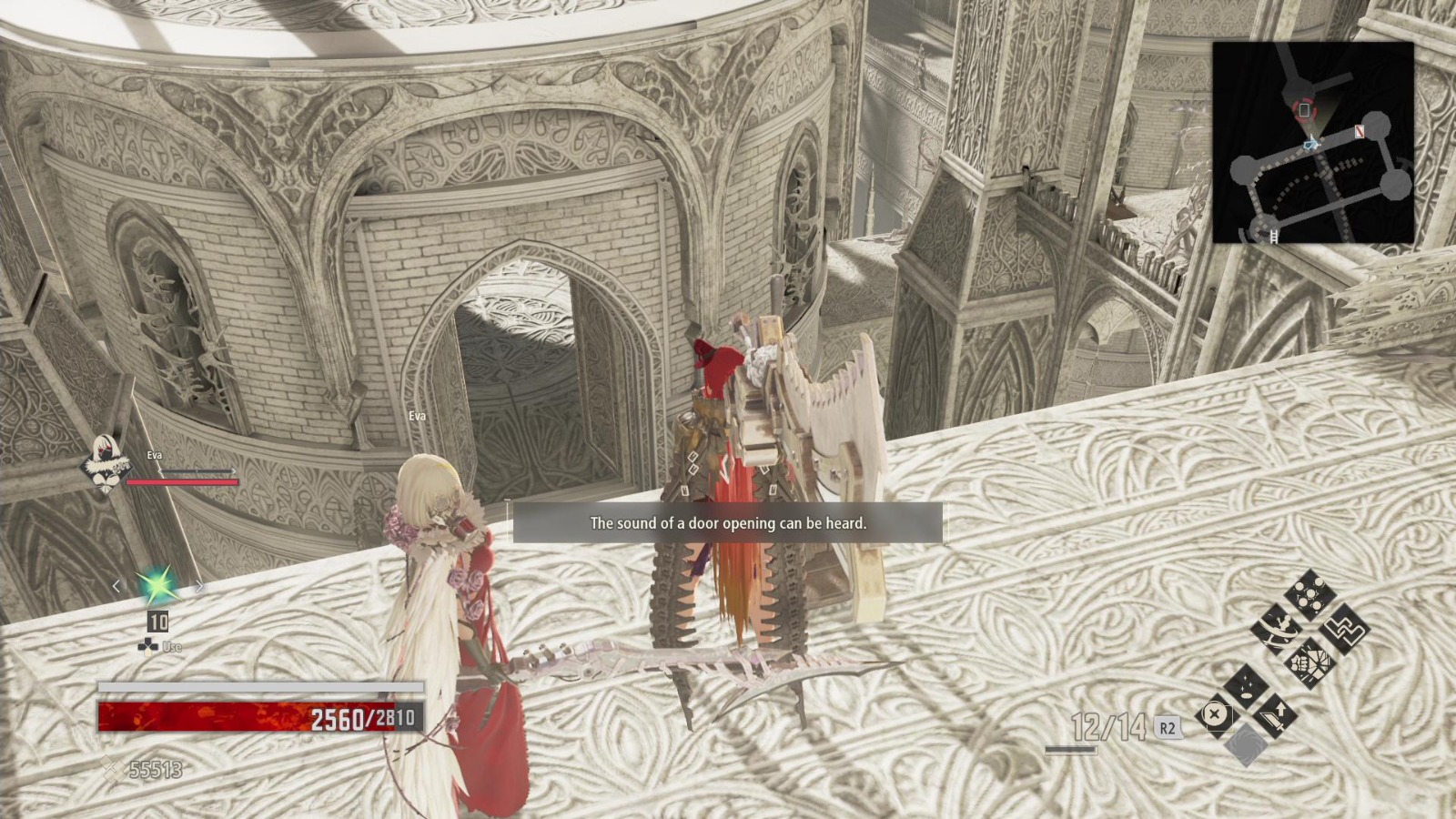Viewport: 1456px width, 819px height.
Task: Select the green star quick item
Action: [157, 586]
